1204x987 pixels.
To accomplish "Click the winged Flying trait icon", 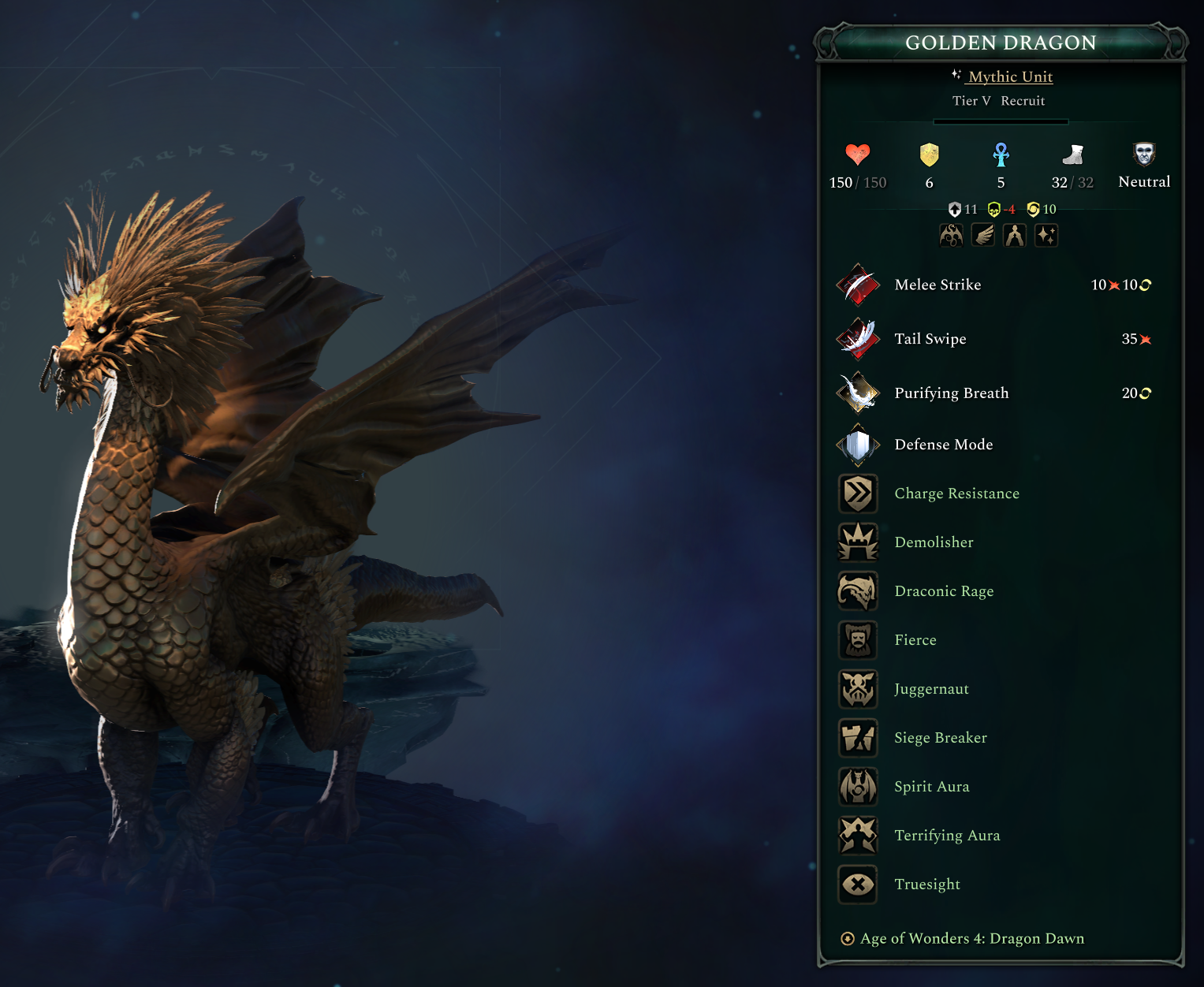I will coord(982,235).
